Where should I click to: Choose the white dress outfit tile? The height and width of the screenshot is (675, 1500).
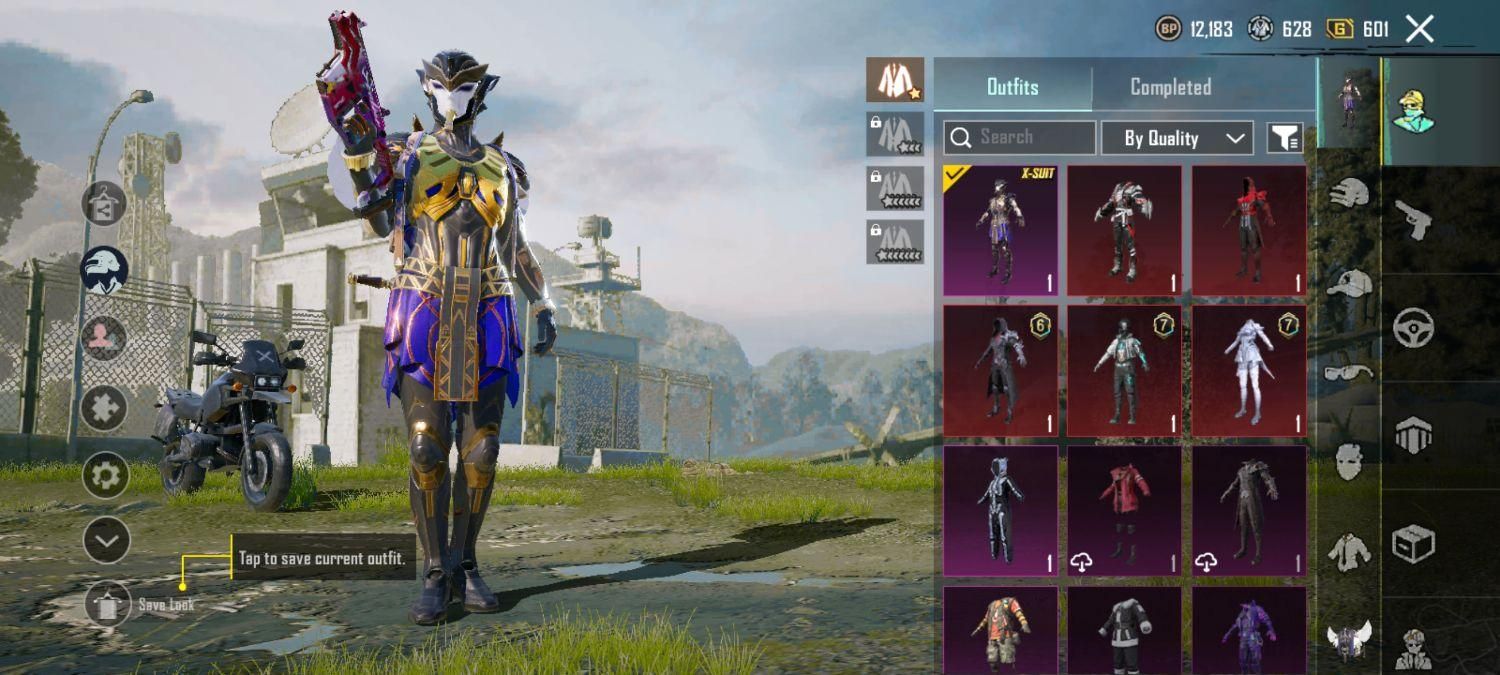click(x=1249, y=371)
